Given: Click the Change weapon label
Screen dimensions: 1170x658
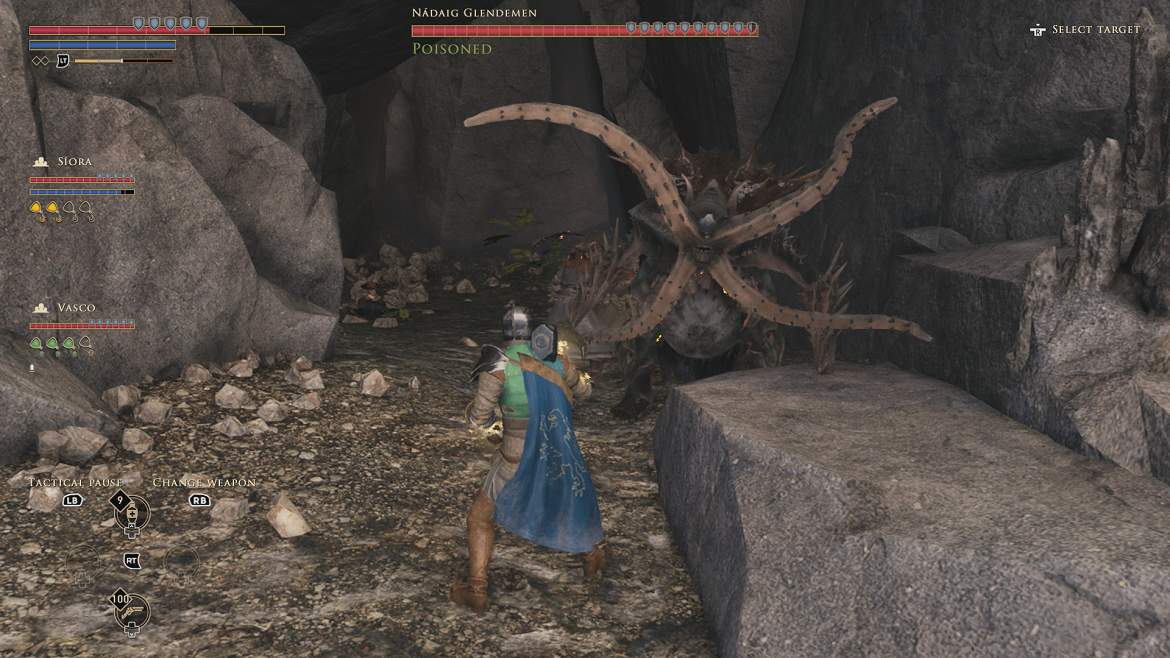Looking at the screenshot, I should pos(204,482).
